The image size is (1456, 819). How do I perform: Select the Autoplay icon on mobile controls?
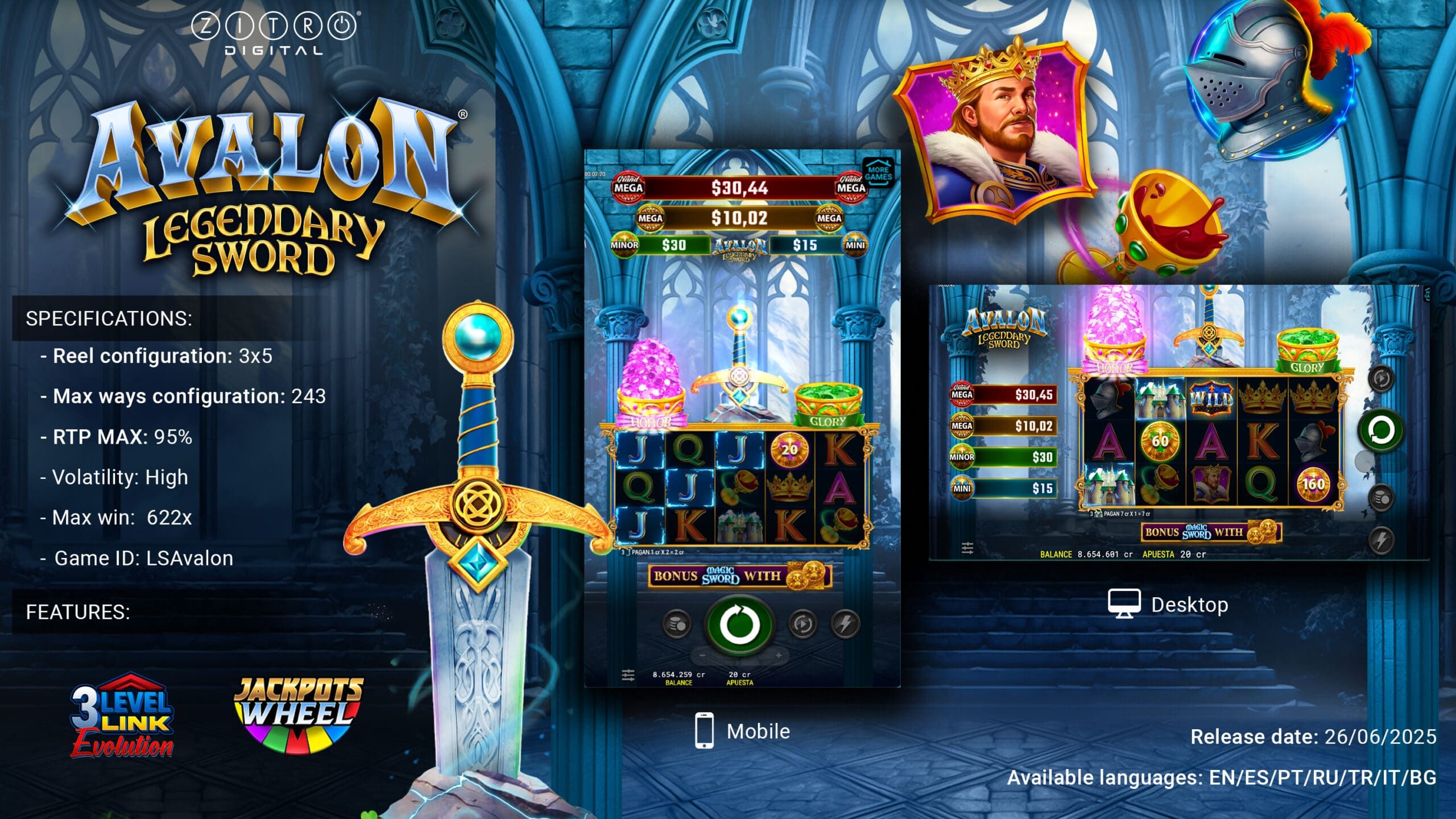point(801,623)
